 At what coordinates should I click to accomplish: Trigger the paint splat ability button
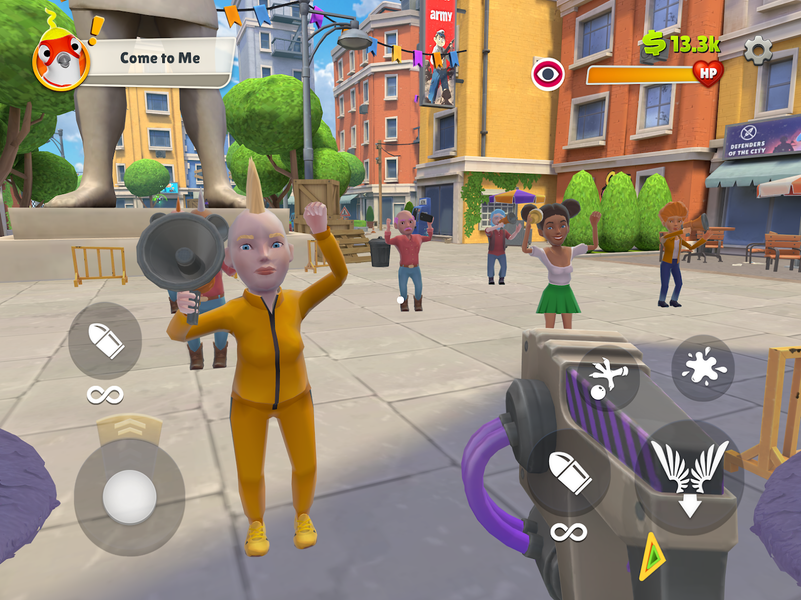click(702, 368)
